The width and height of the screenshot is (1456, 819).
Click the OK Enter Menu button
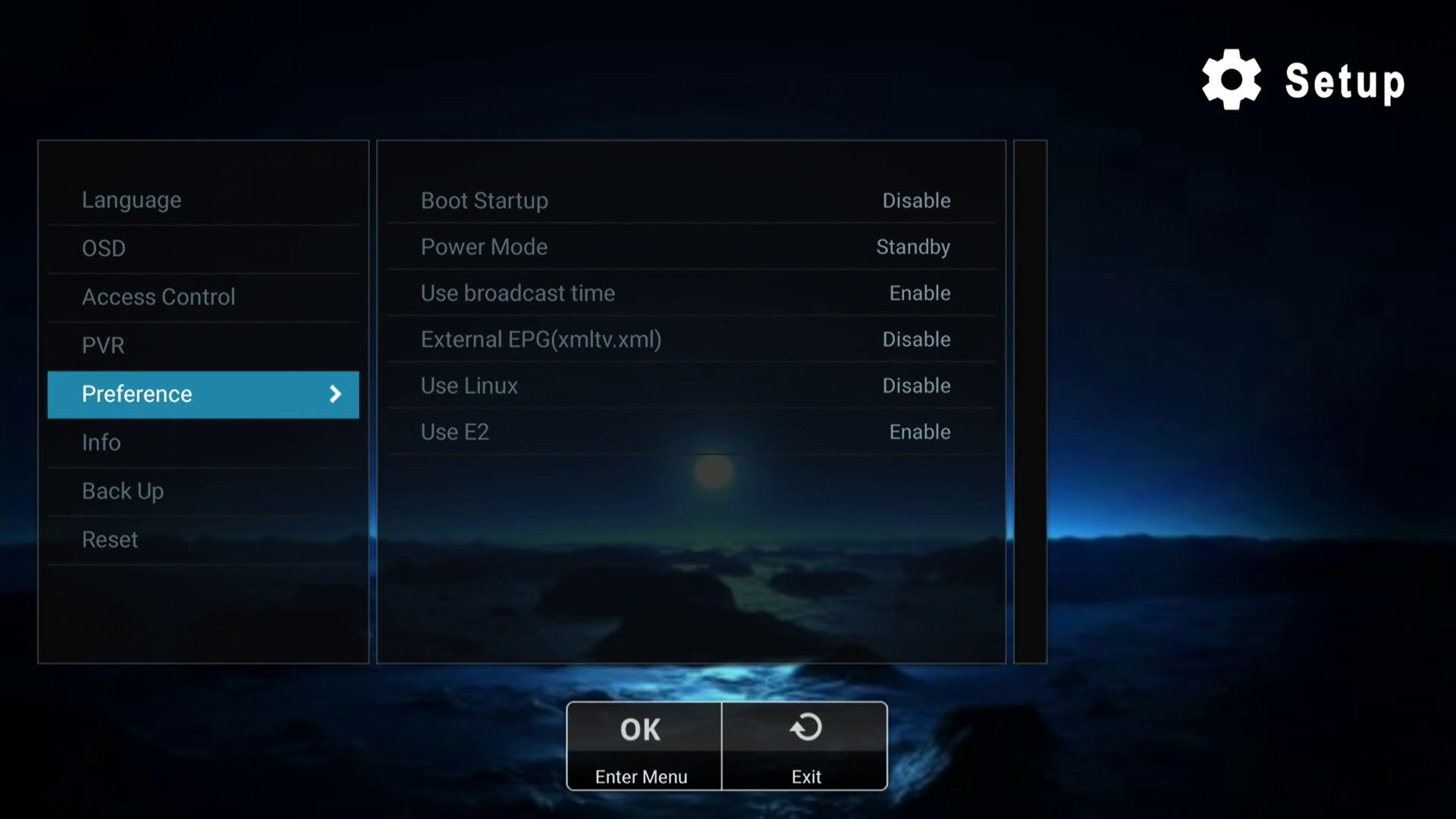(643, 746)
